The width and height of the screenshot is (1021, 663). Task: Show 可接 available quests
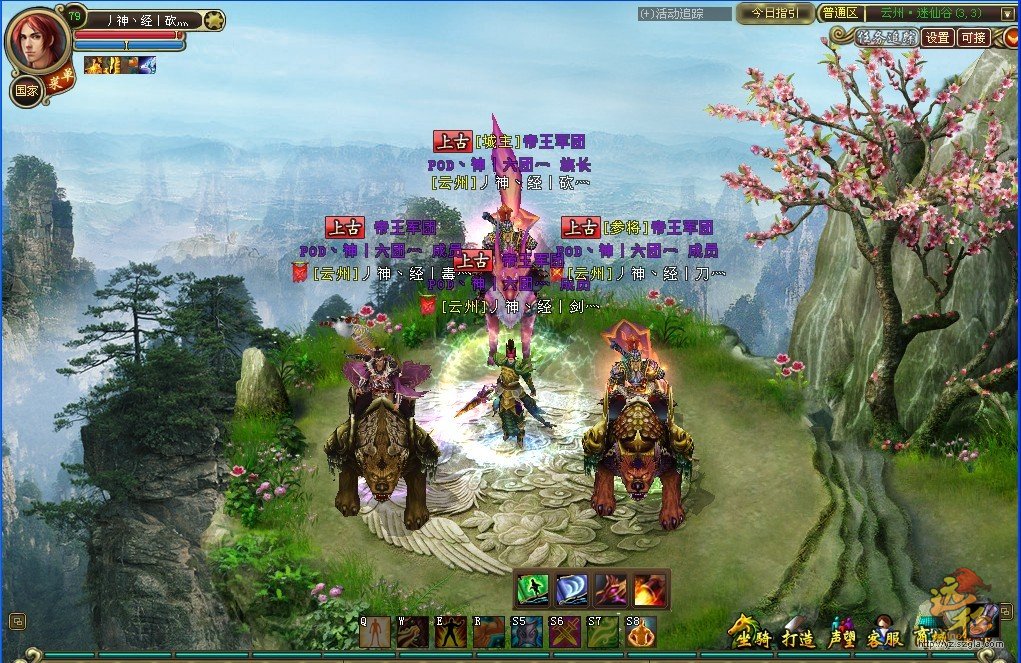pos(973,38)
